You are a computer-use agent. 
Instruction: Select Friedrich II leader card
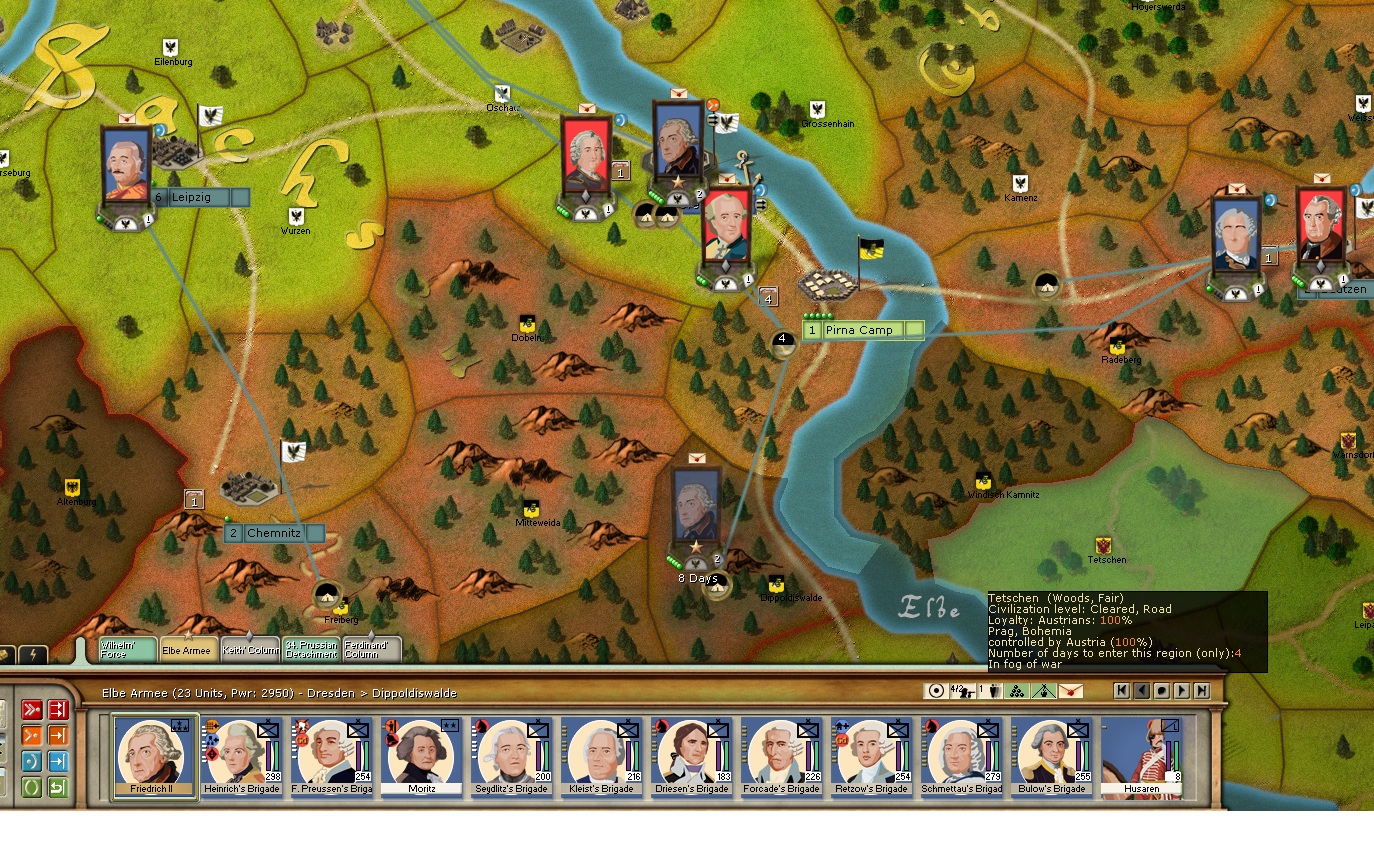(155, 757)
